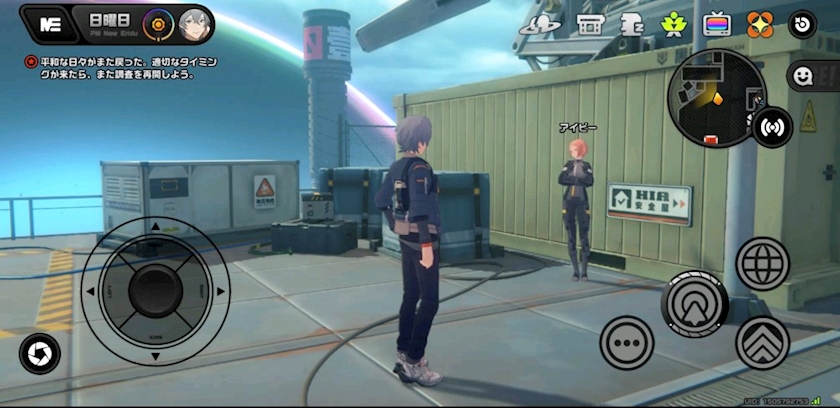Tap the sleeping figure icon
This screenshot has width=840, height=408.
tap(632, 24)
